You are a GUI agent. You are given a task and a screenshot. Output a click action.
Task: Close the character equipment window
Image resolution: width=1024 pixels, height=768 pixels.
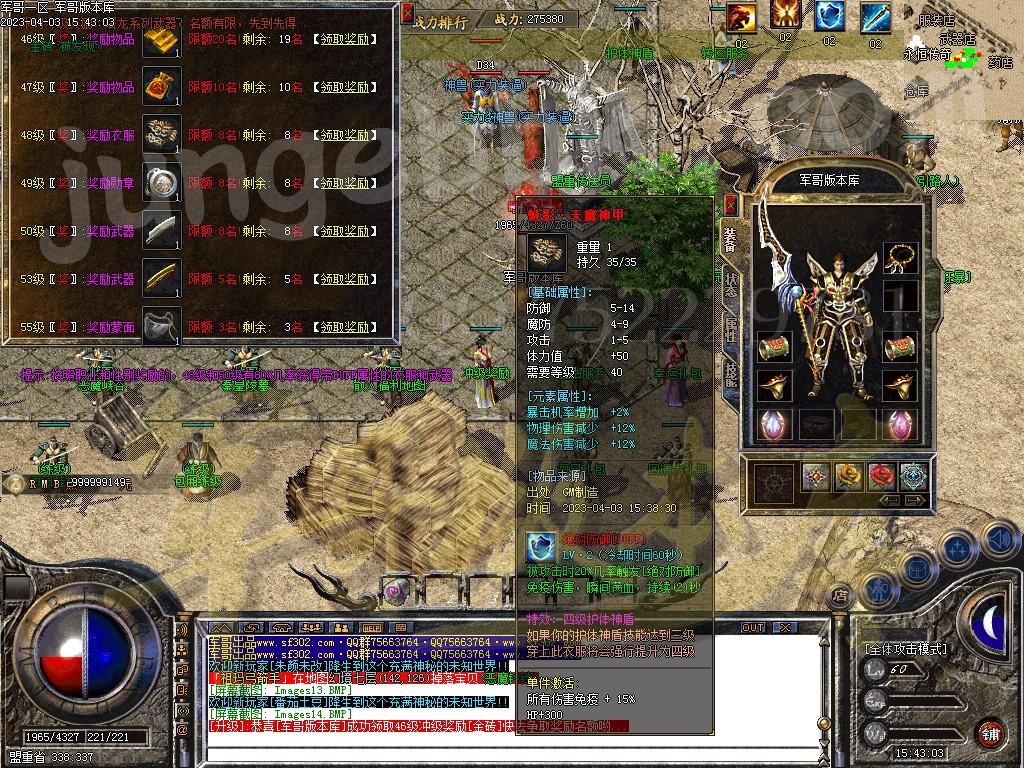[731, 205]
